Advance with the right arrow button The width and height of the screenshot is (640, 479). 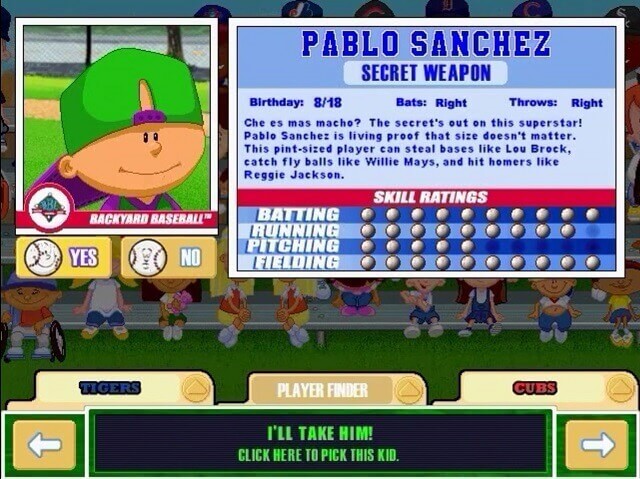click(596, 444)
